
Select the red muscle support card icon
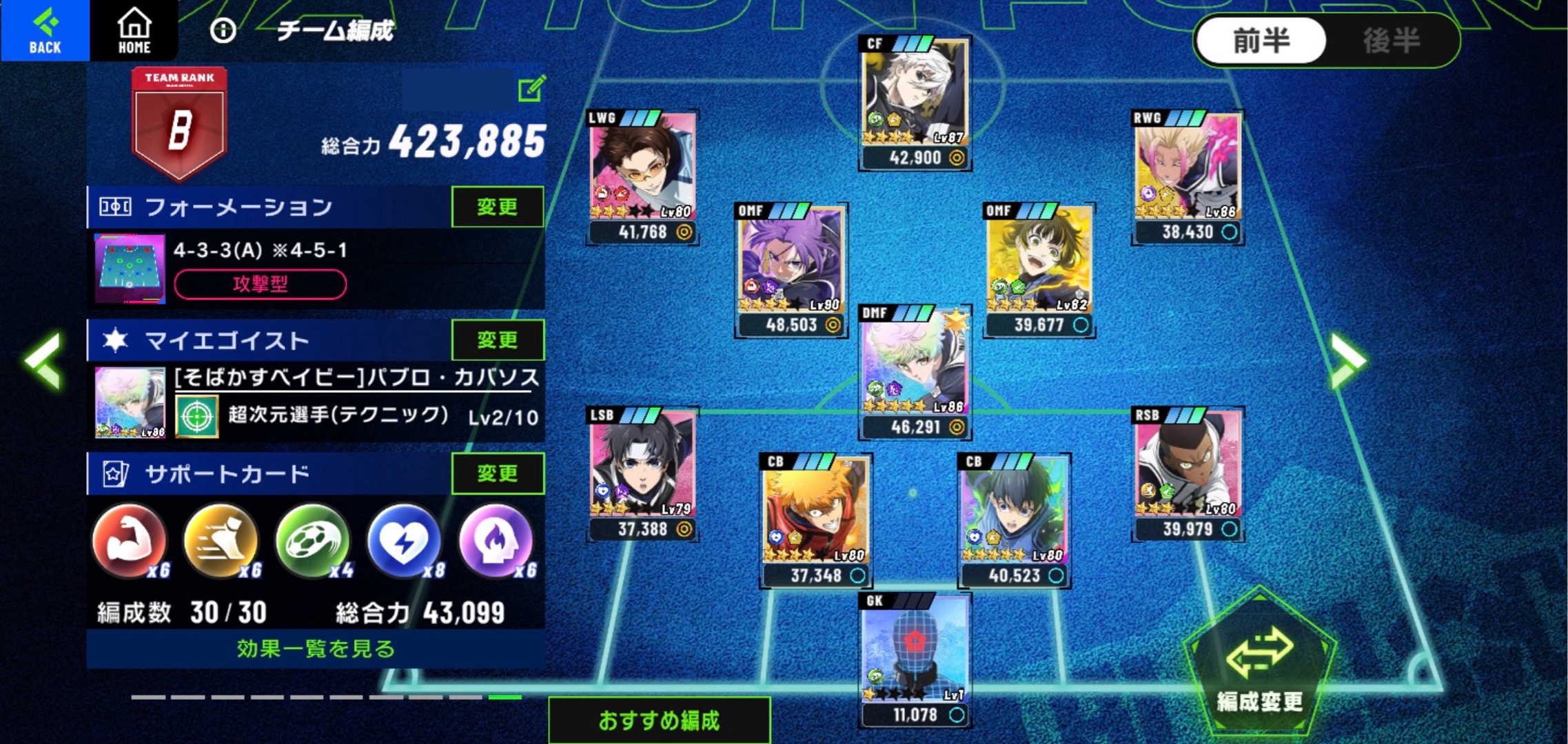pos(130,541)
